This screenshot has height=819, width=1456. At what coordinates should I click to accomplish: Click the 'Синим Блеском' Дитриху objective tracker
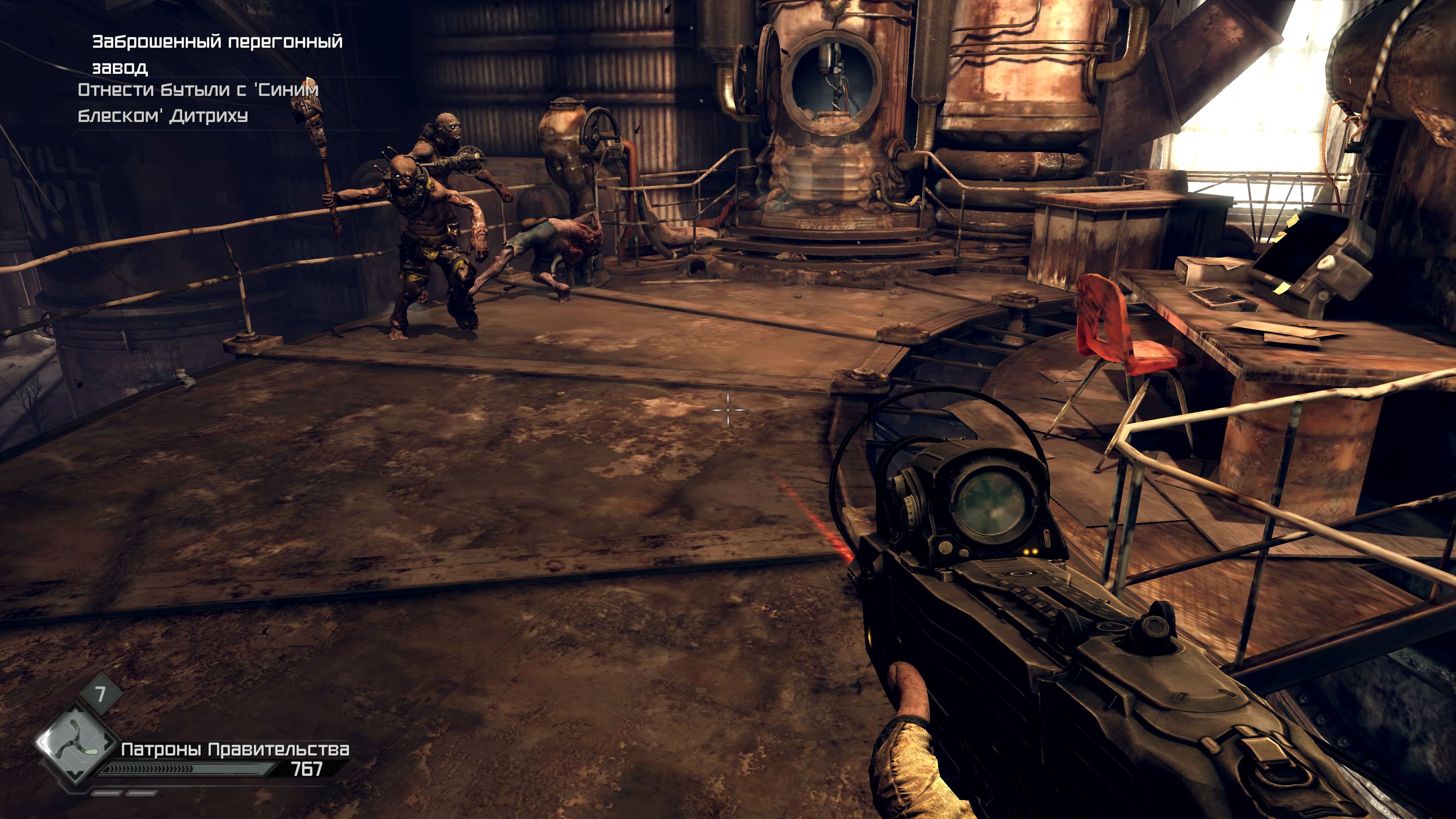198,103
